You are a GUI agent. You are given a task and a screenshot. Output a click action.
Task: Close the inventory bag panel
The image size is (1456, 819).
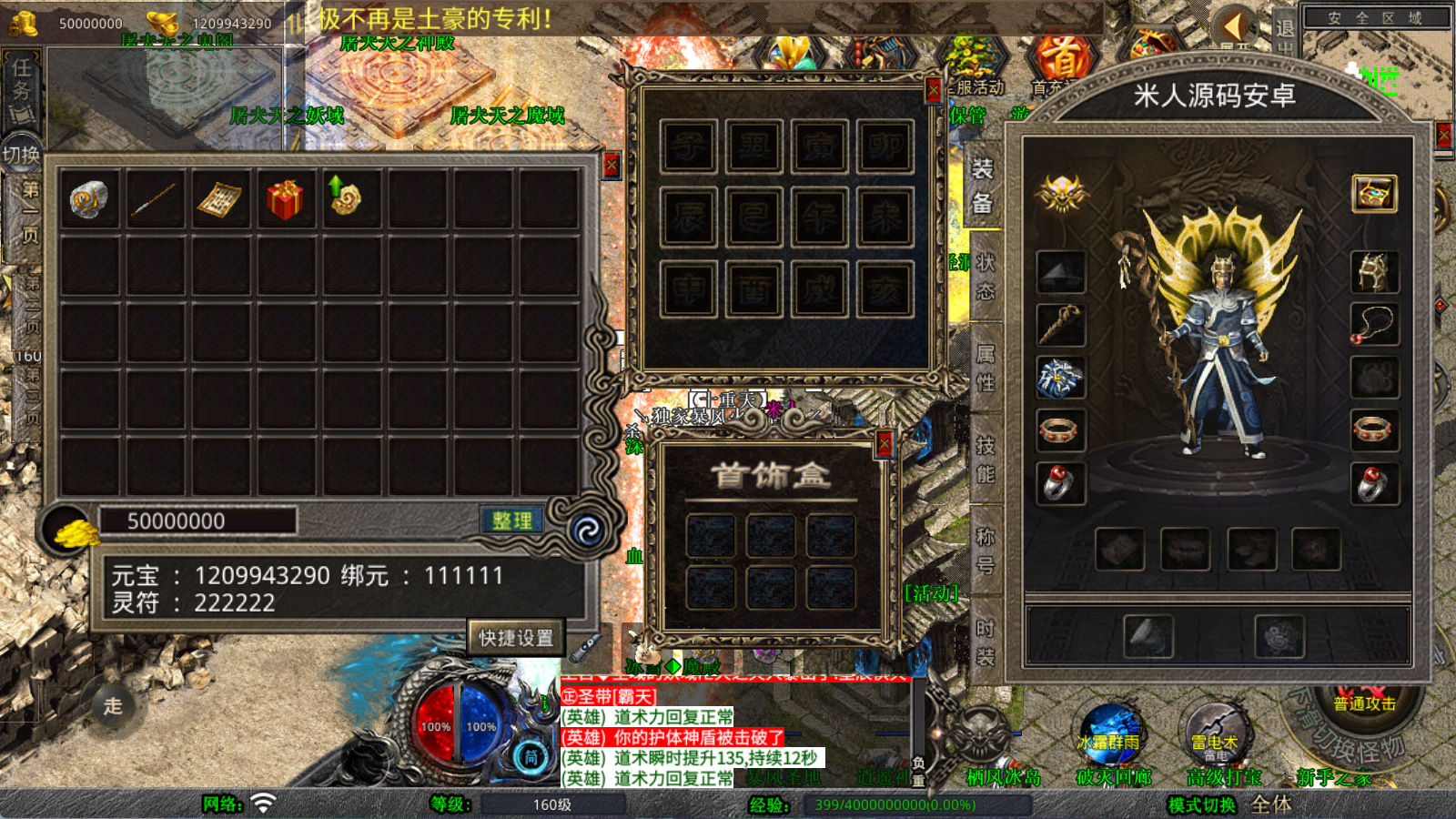[x=611, y=165]
